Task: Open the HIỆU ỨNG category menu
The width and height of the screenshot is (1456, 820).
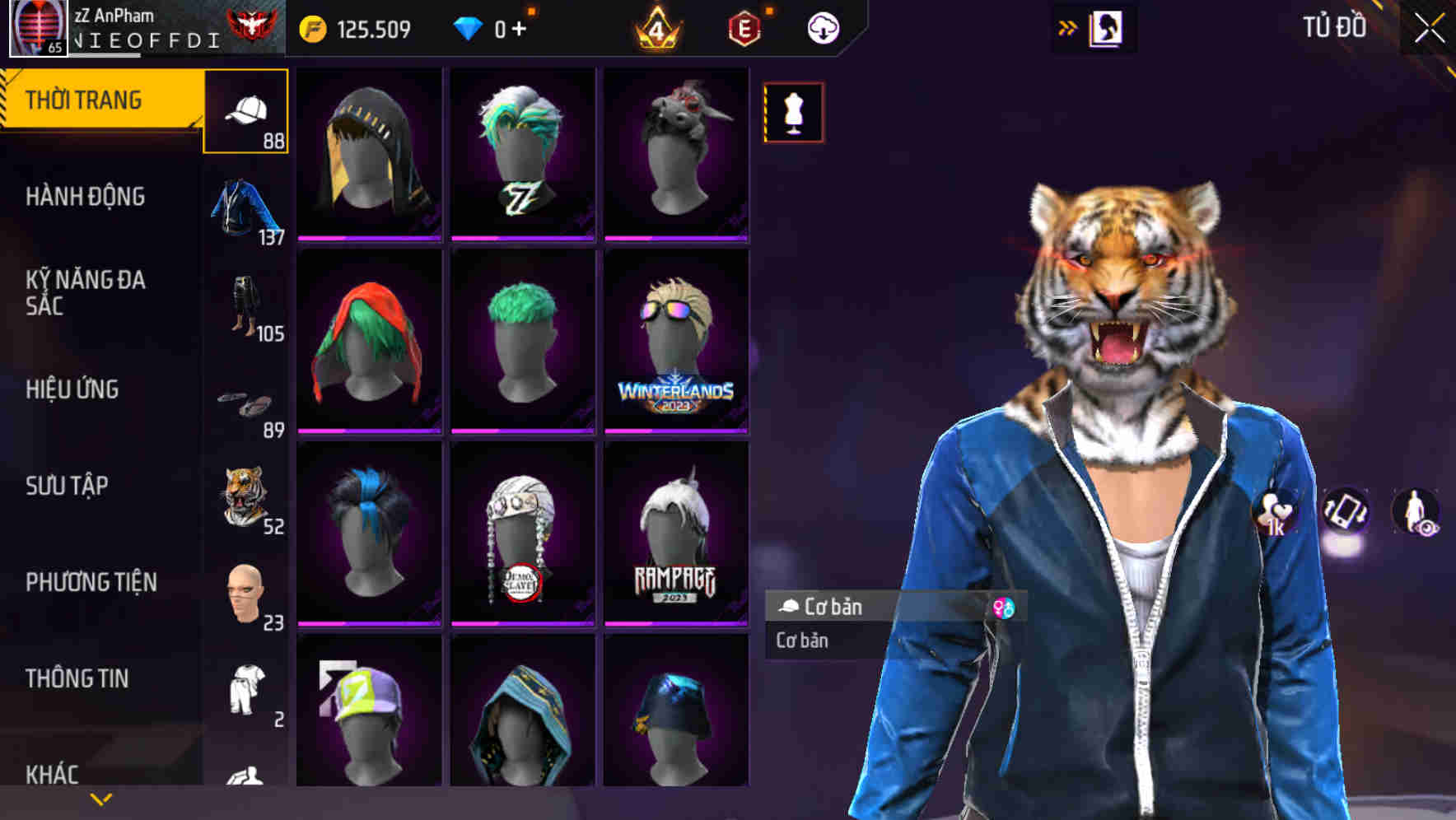Action: (74, 389)
